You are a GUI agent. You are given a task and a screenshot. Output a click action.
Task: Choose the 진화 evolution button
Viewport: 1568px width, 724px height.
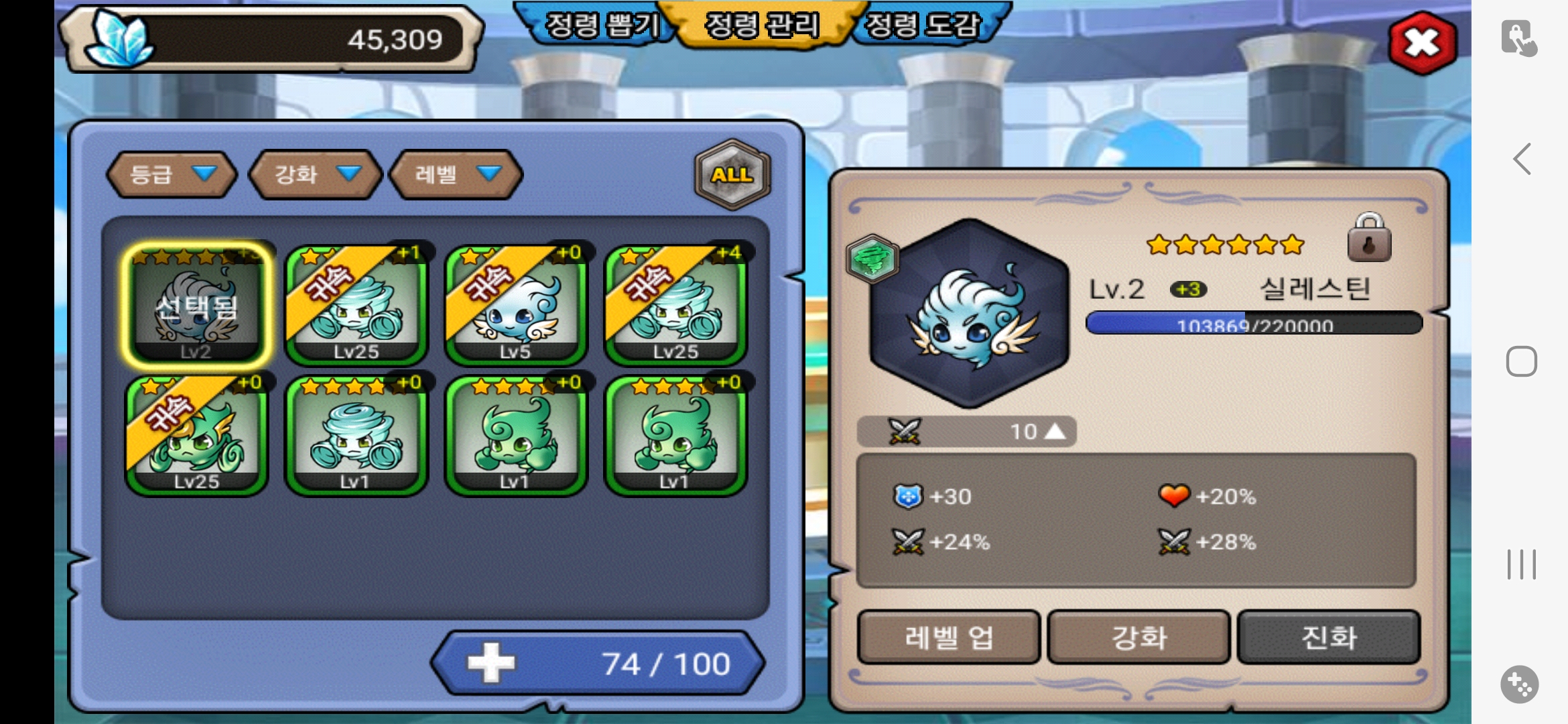[1329, 637]
